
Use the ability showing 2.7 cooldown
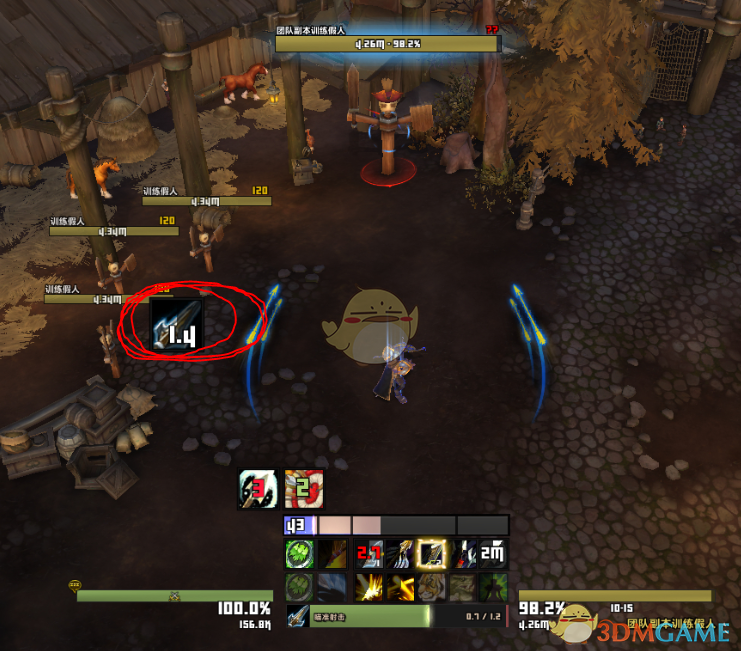370,554
